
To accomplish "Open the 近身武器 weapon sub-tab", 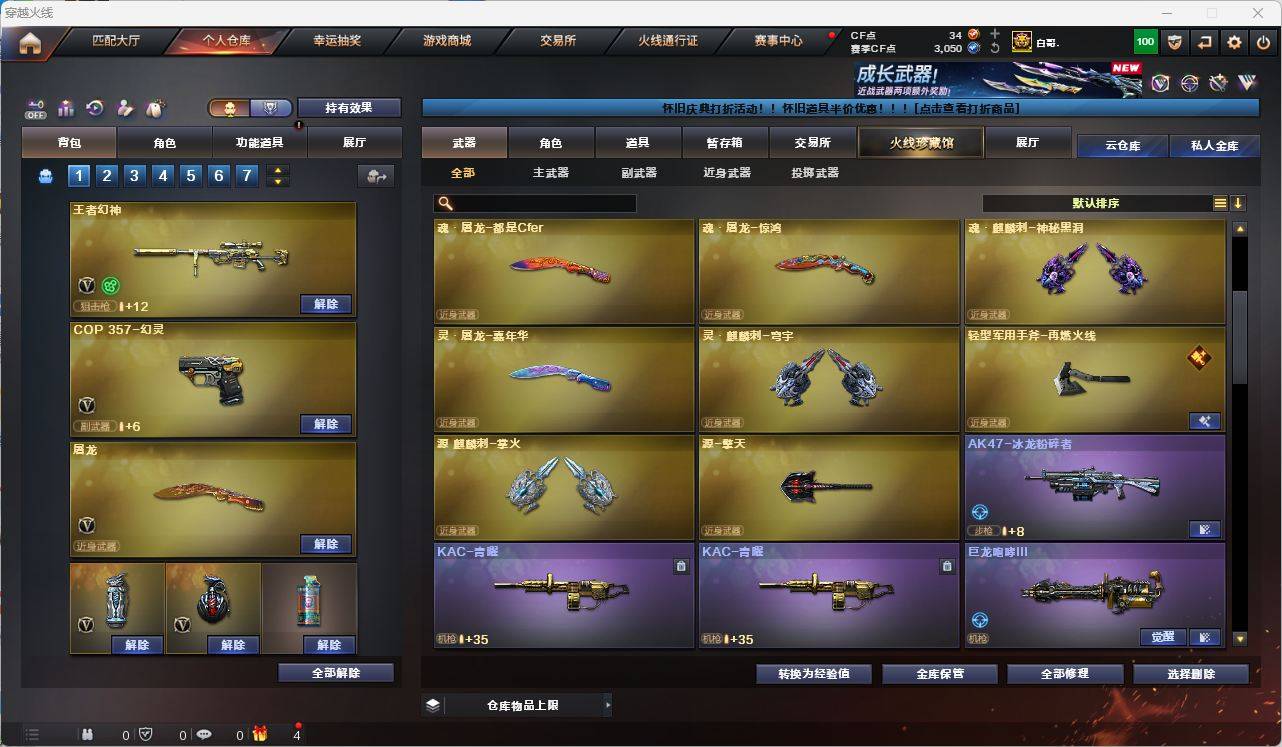I will pos(726,173).
